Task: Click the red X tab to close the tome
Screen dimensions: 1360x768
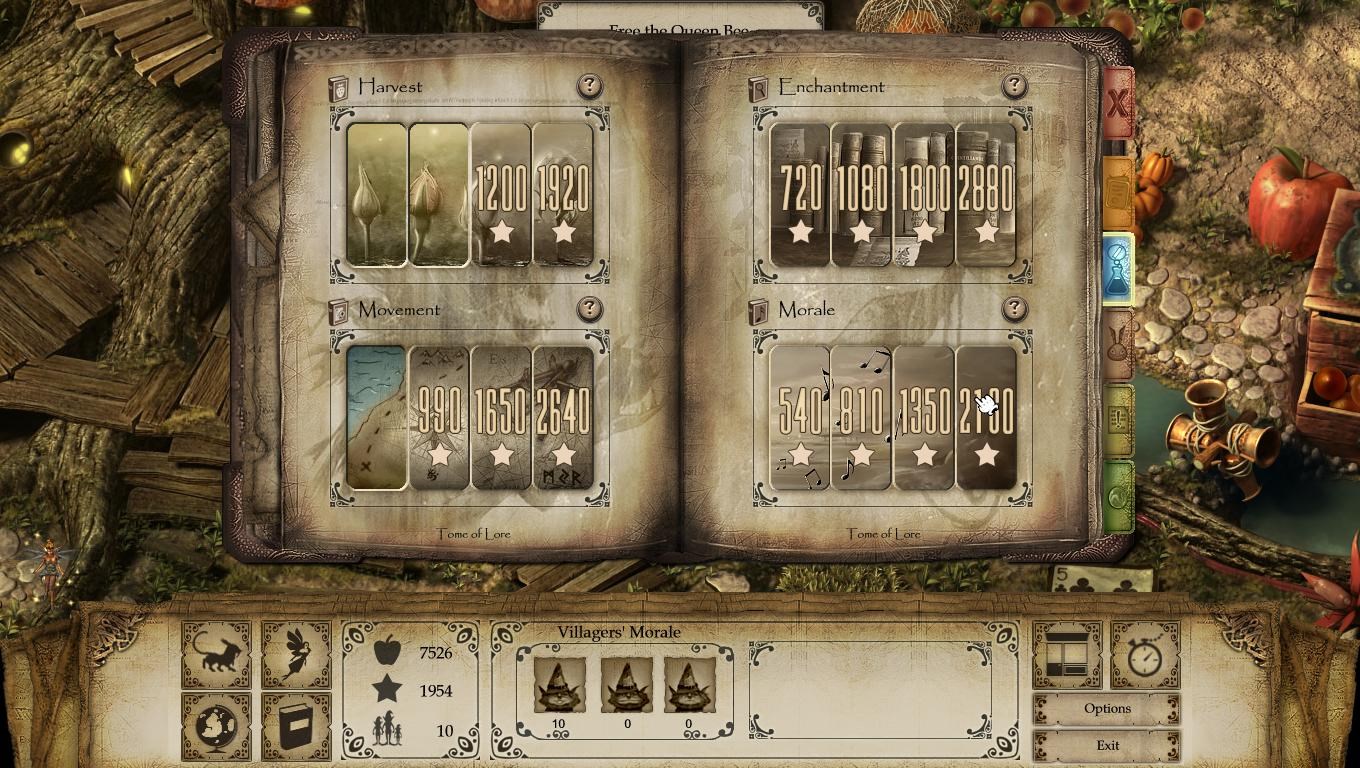Action: (1118, 103)
